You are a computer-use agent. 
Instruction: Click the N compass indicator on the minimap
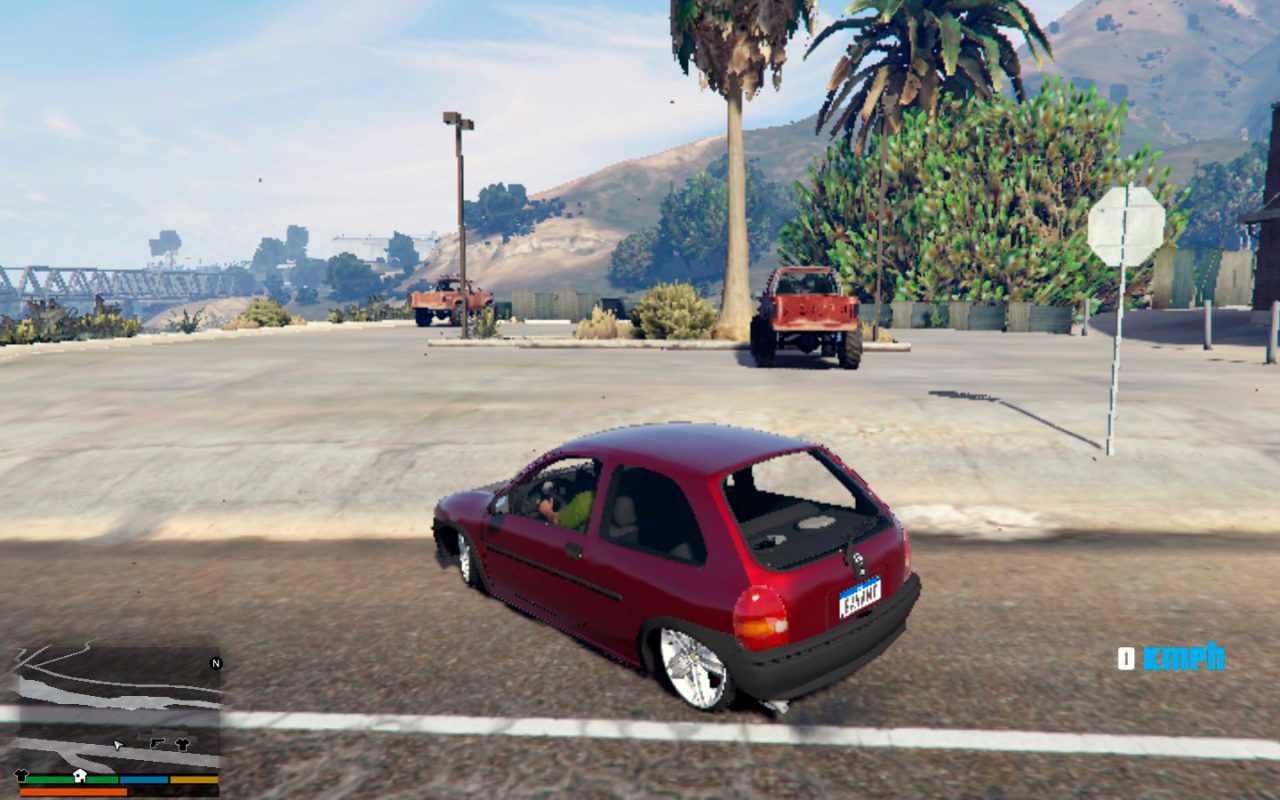[x=215, y=664]
